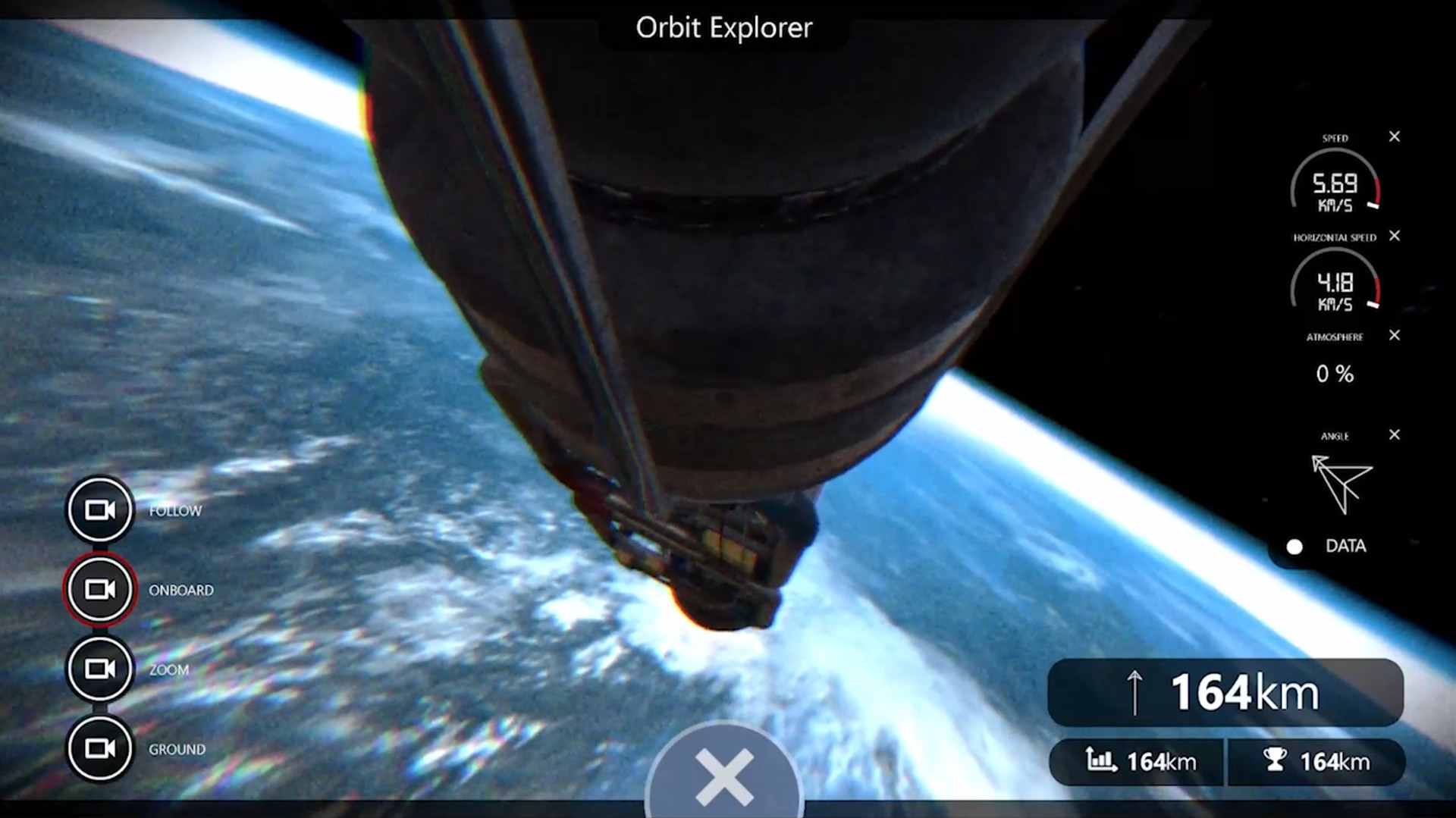Close the Angle display panel
The width and height of the screenshot is (1456, 818).
[1394, 435]
